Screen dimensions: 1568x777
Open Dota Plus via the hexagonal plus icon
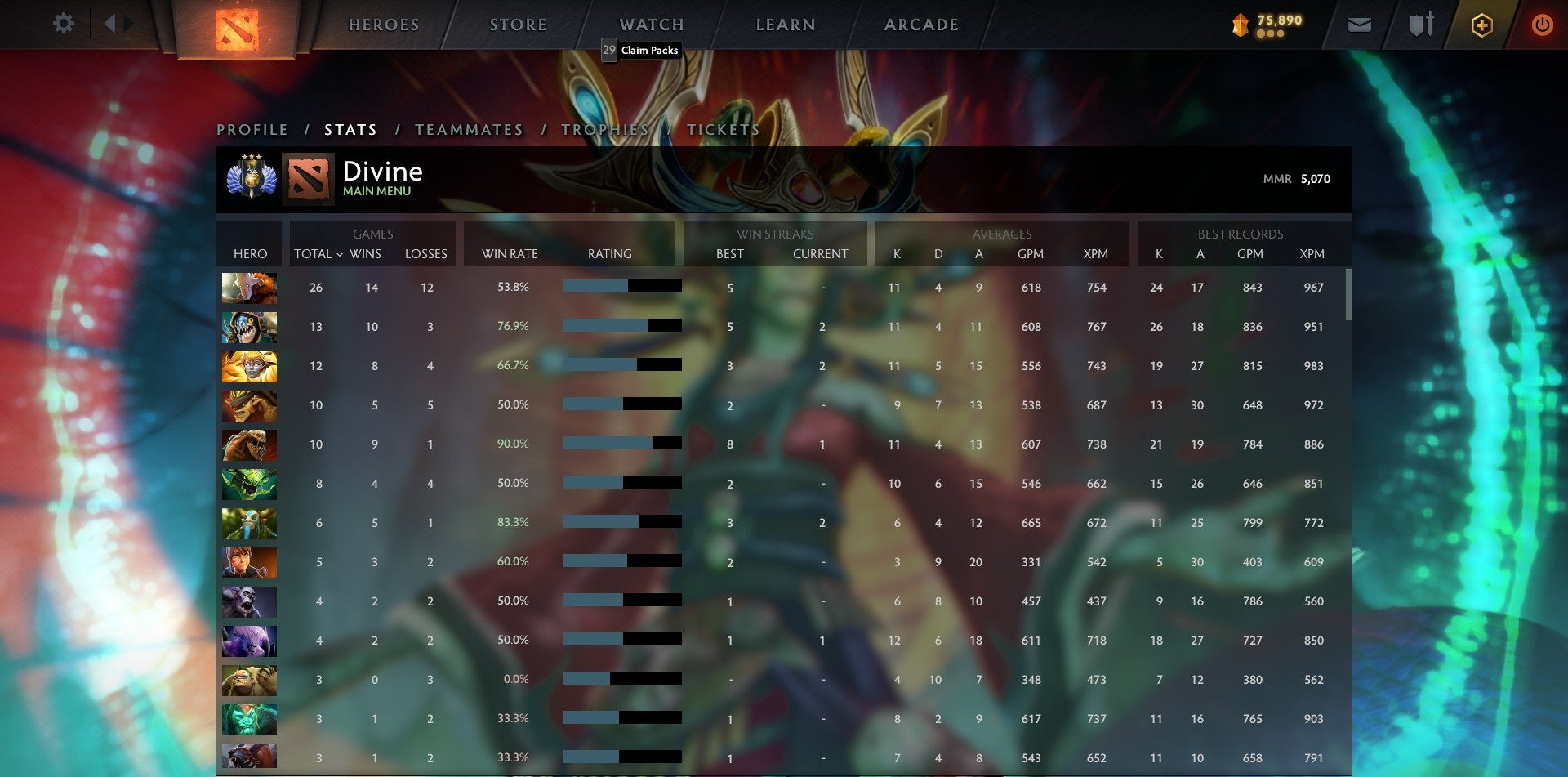pyautogui.click(x=1481, y=25)
